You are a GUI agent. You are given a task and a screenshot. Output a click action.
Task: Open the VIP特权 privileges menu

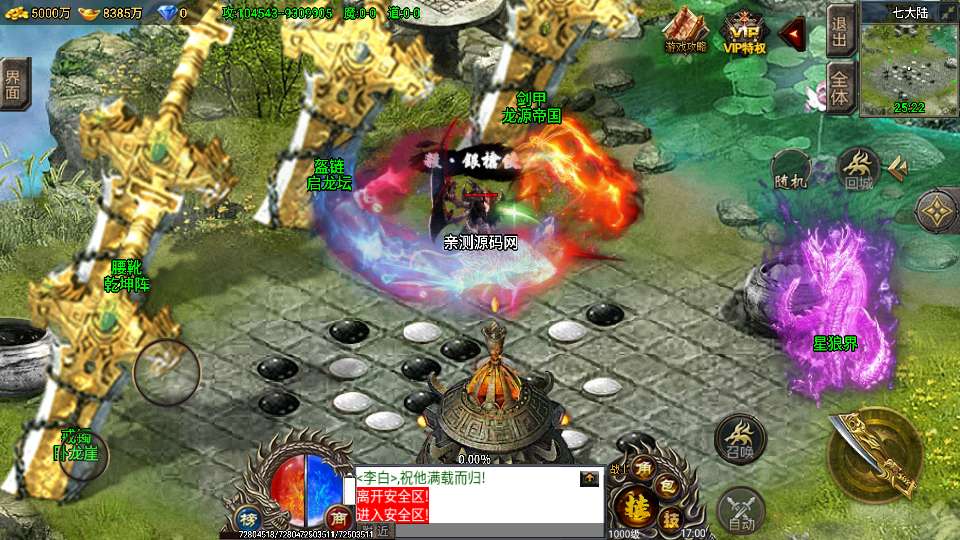[744, 32]
